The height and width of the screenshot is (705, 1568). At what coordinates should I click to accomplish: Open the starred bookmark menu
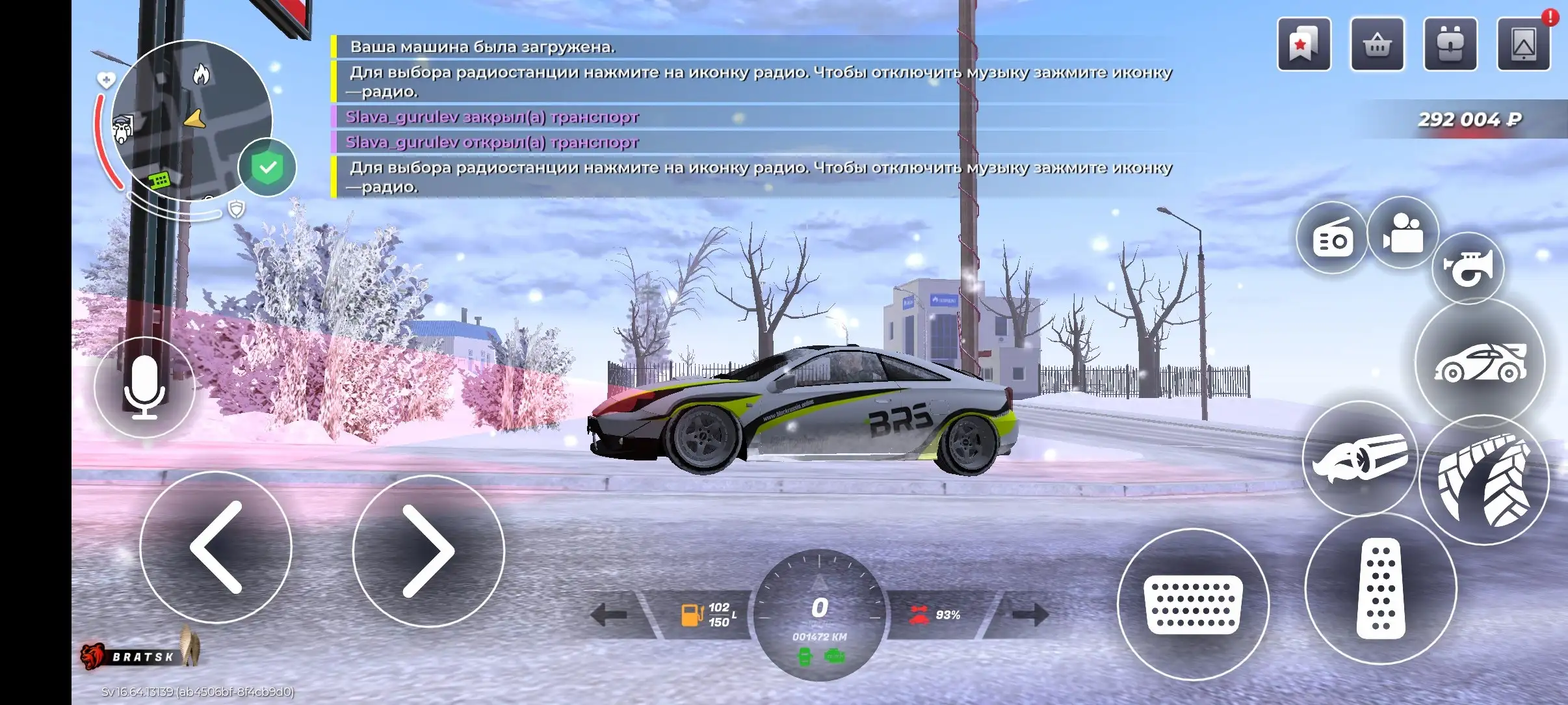click(1304, 44)
